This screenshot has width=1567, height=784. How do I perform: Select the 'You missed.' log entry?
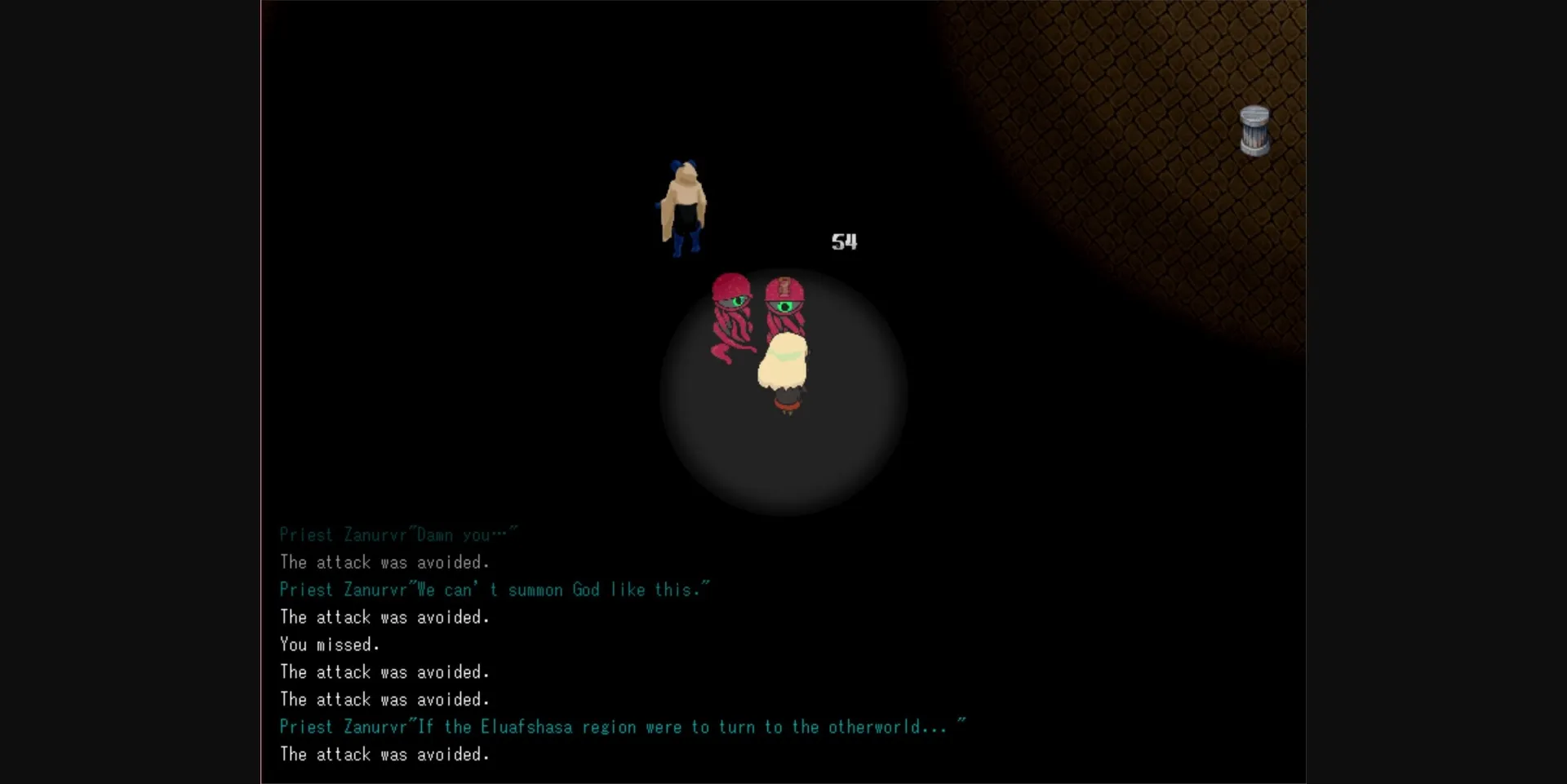(329, 644)
